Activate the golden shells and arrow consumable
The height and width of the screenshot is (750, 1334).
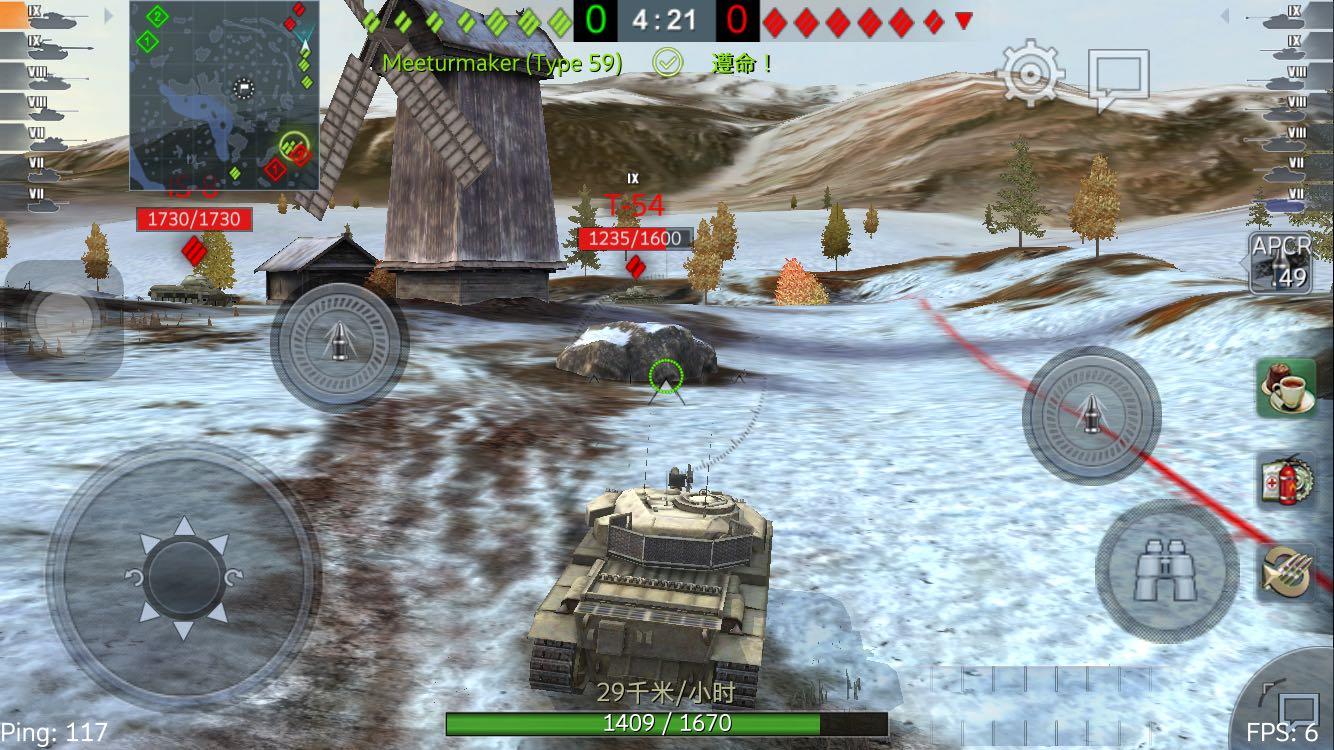[1287, 571]
